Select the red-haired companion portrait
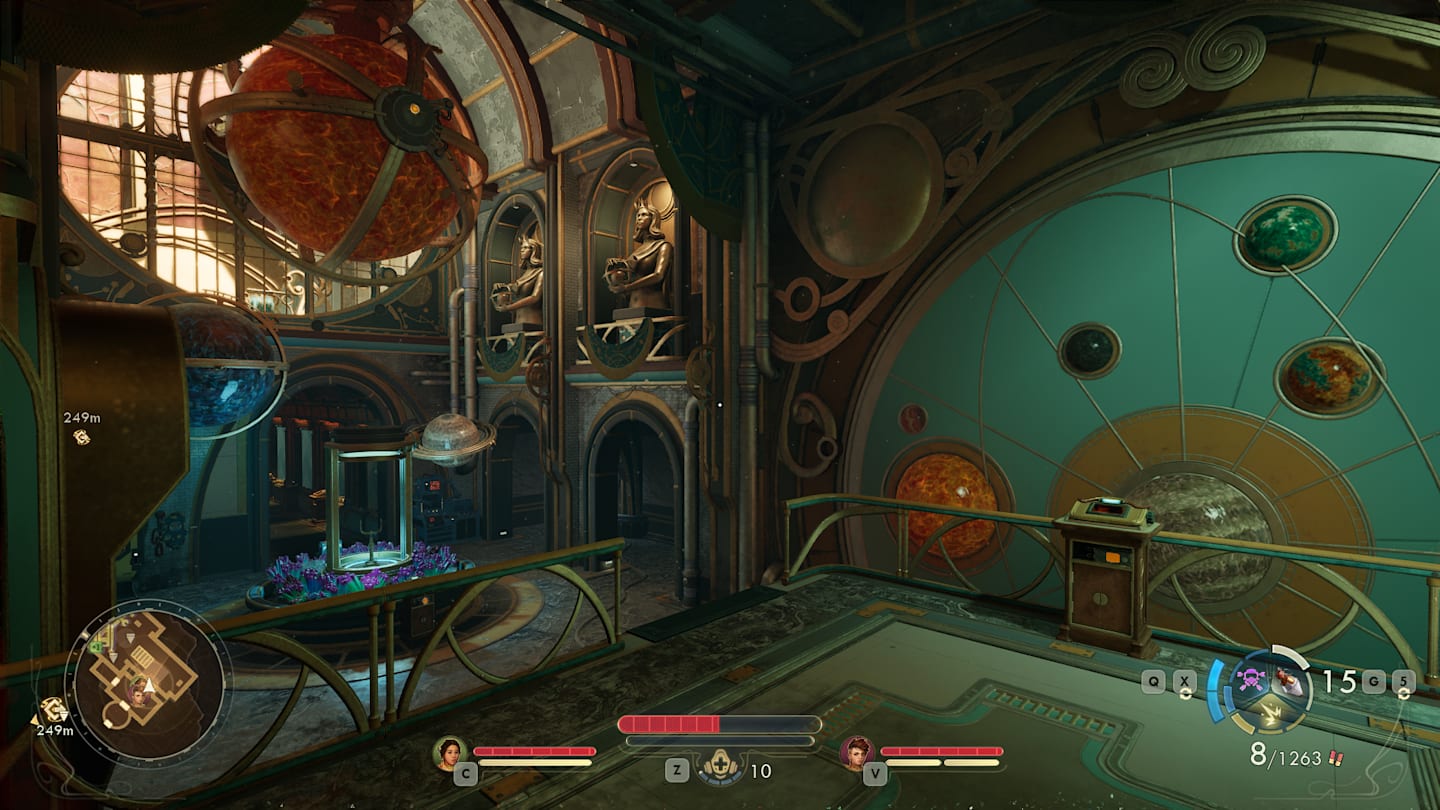Screen dimensions: 1440x810 coord(857,752)
